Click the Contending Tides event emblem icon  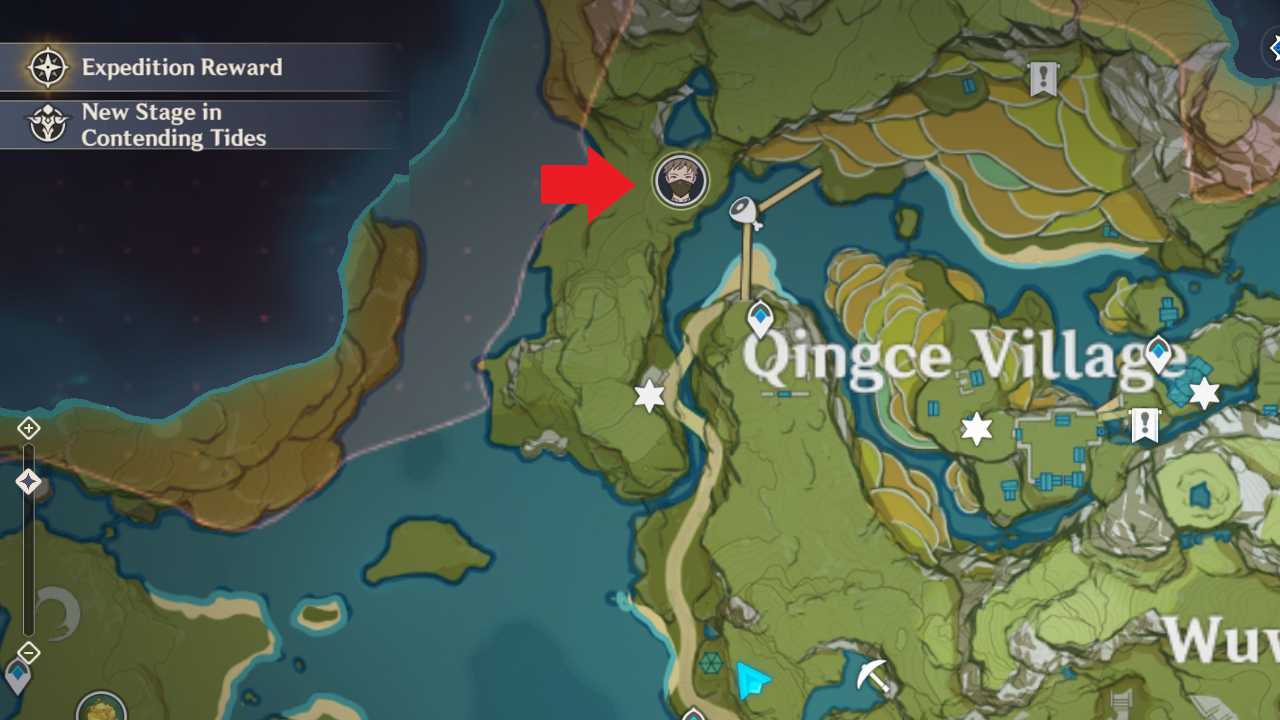[46, 124]
